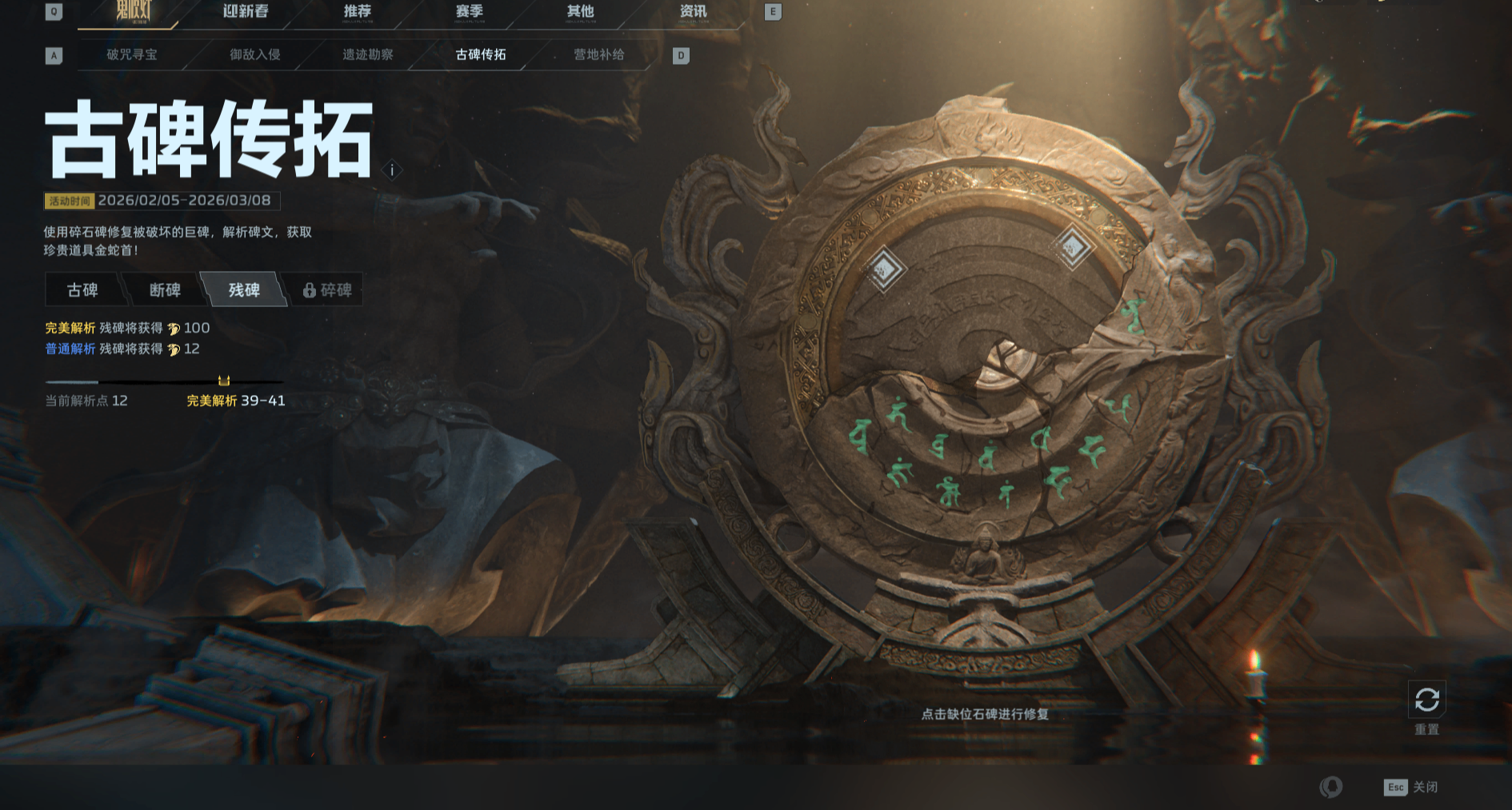Click the locked 碎碑 stele tab

click(327, 289)
